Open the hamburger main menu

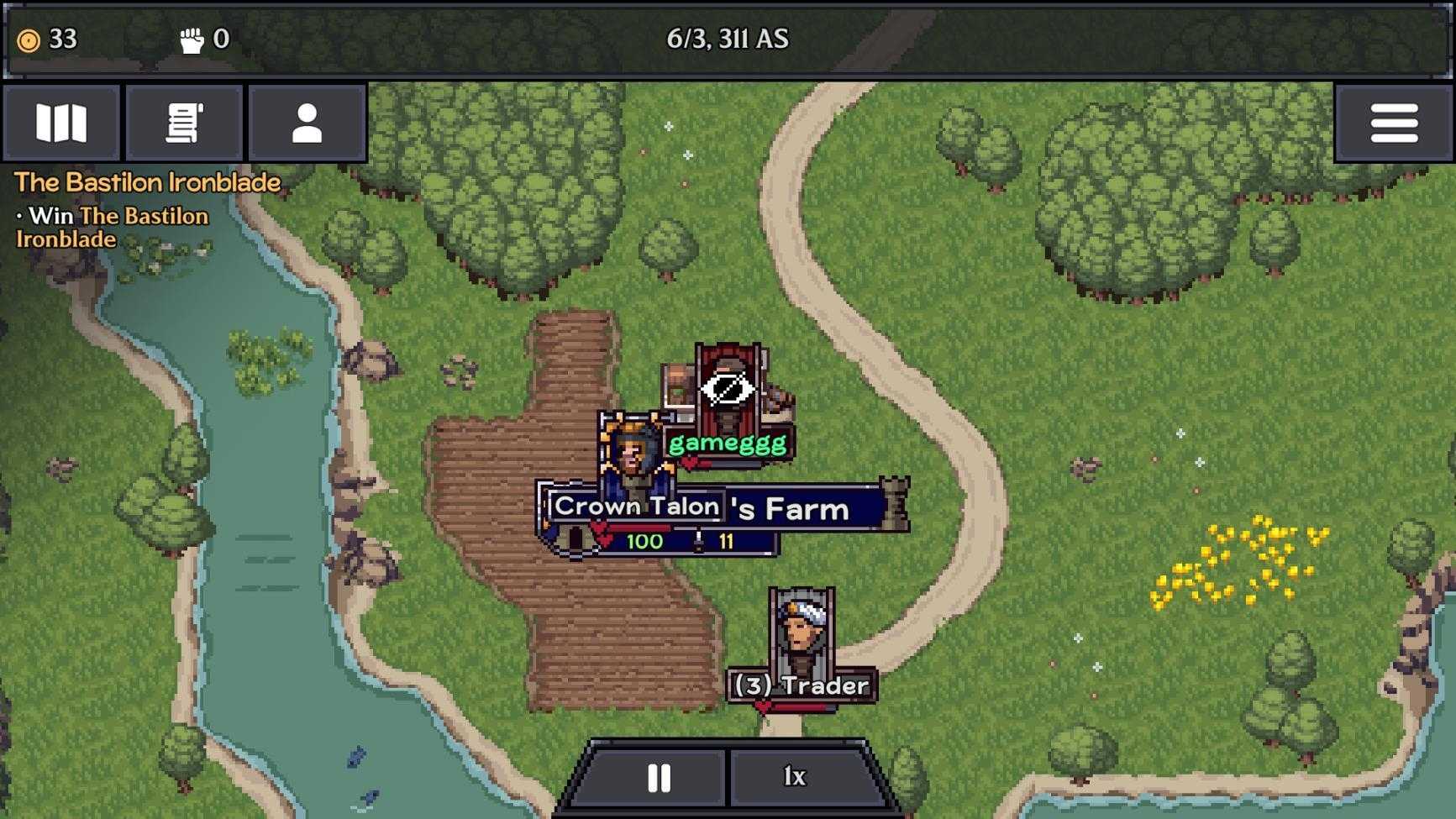(1394, 123)
